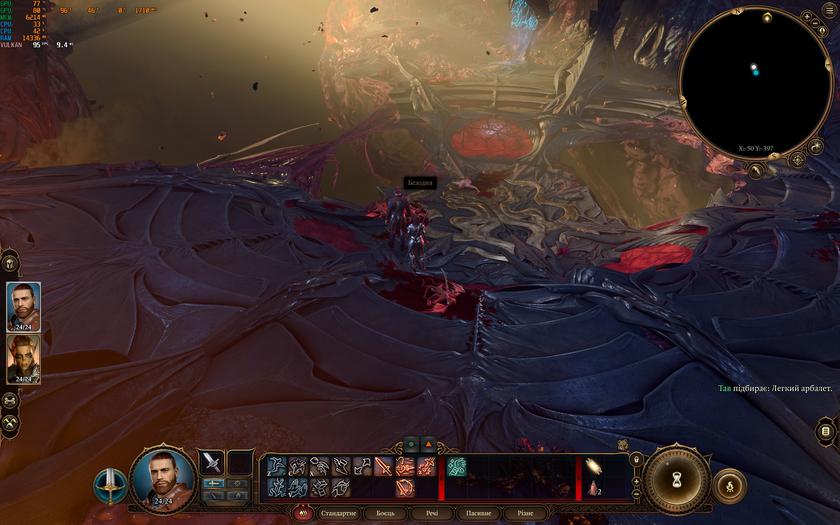Select the equipped melee weapon slot
840x525 pixels.
(x=212, y=462)
